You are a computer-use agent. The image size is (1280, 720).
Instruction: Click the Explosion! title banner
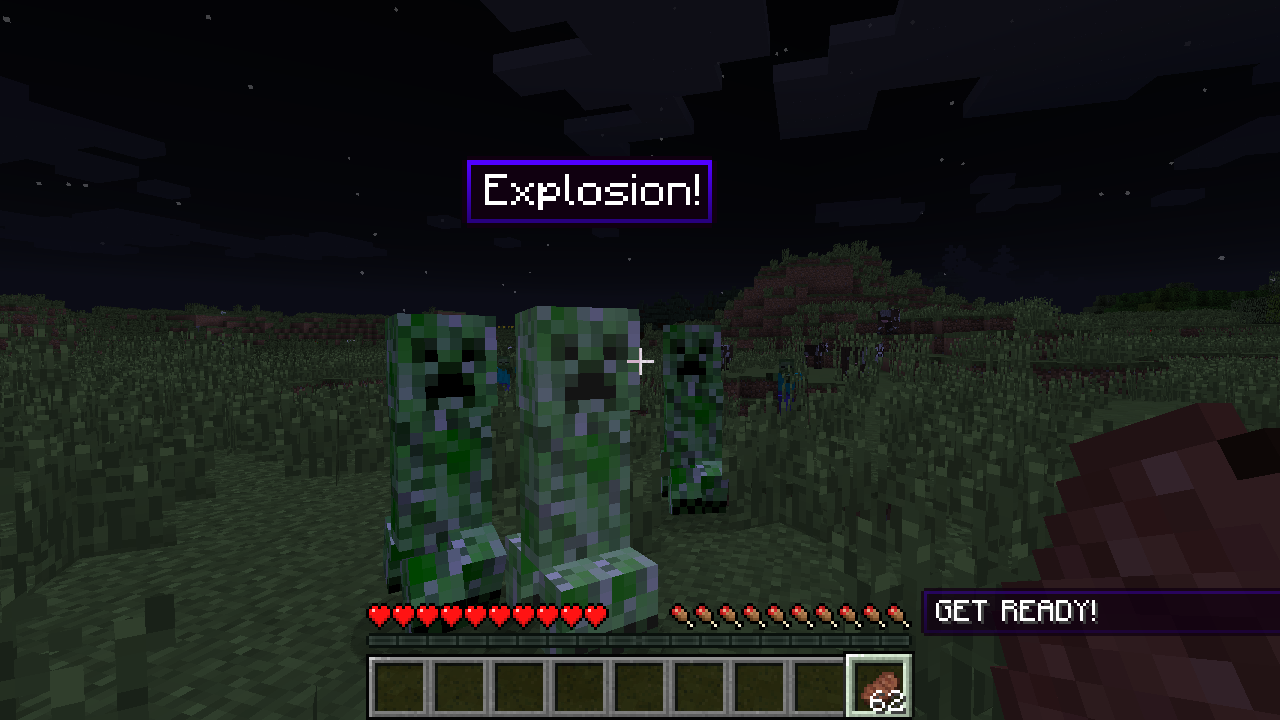pos(588,190)
